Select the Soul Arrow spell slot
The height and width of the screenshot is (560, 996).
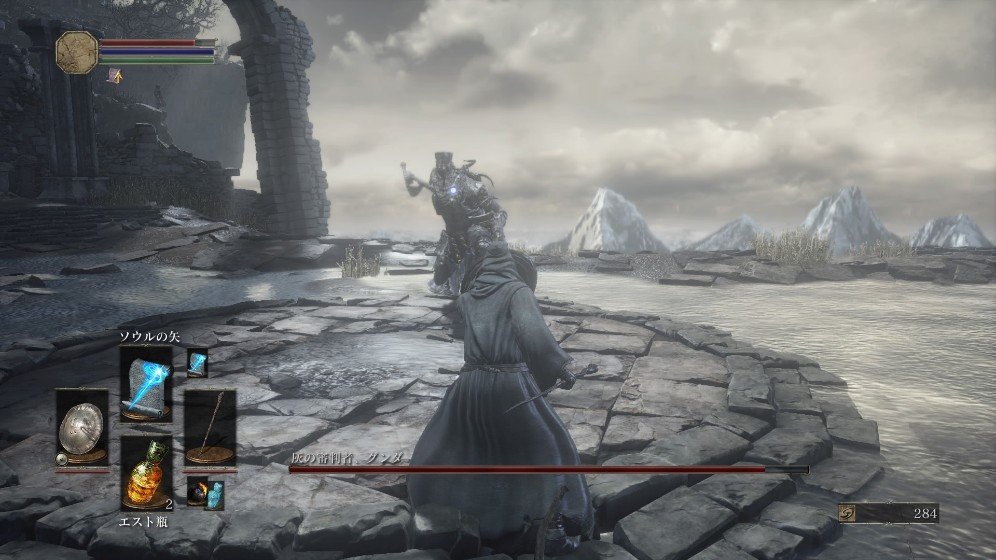[145, 383]
